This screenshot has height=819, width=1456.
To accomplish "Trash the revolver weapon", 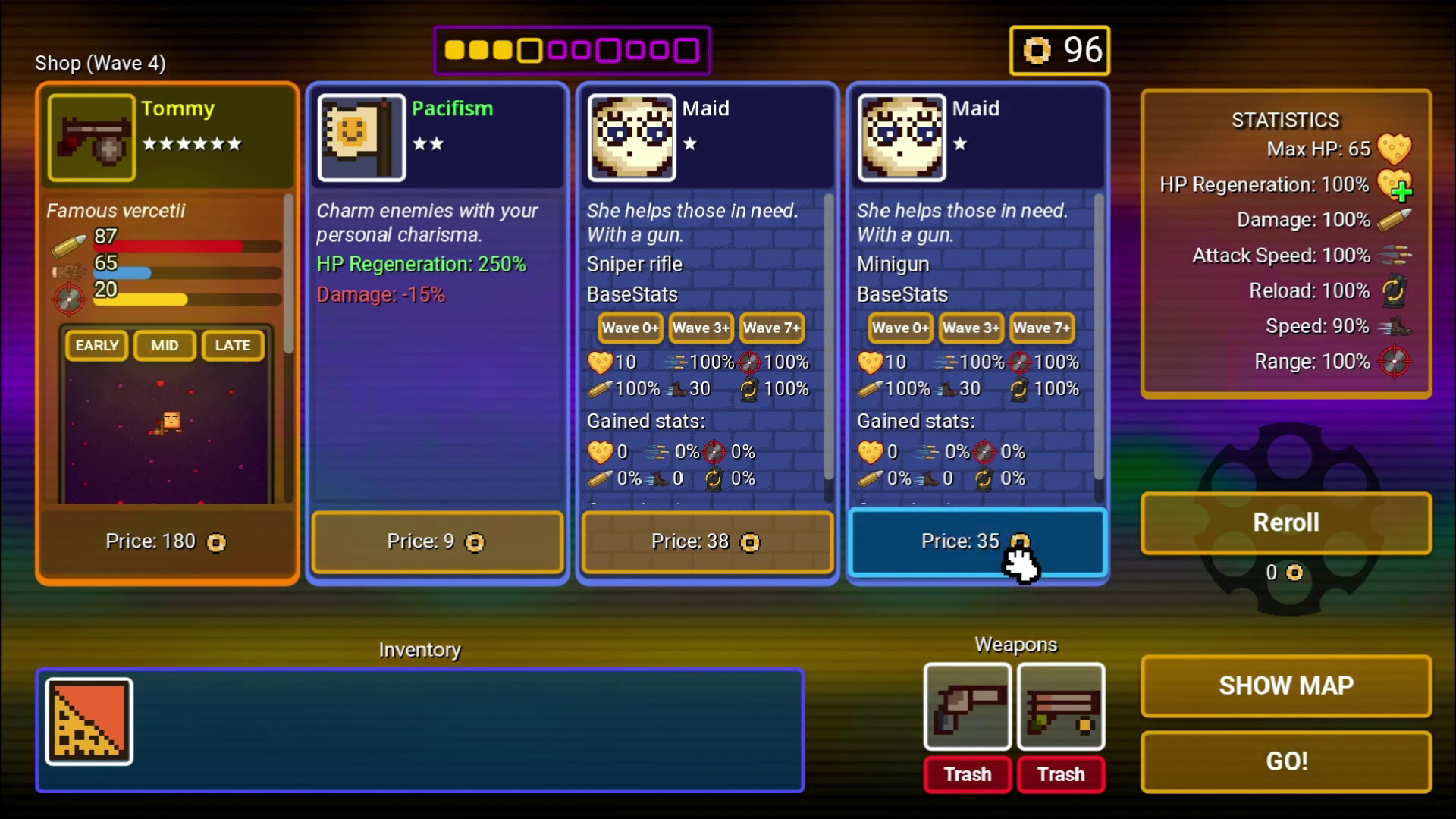I will [967, 774].
